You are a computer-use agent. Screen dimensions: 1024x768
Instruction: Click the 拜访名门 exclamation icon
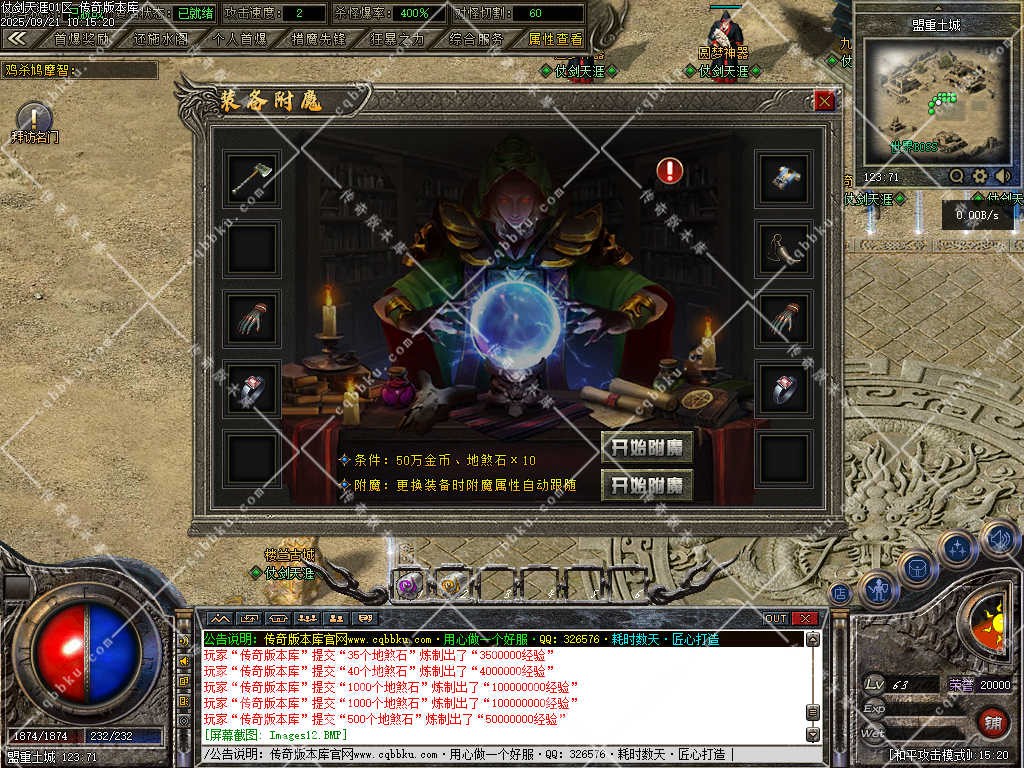click(x=33, y=117)
